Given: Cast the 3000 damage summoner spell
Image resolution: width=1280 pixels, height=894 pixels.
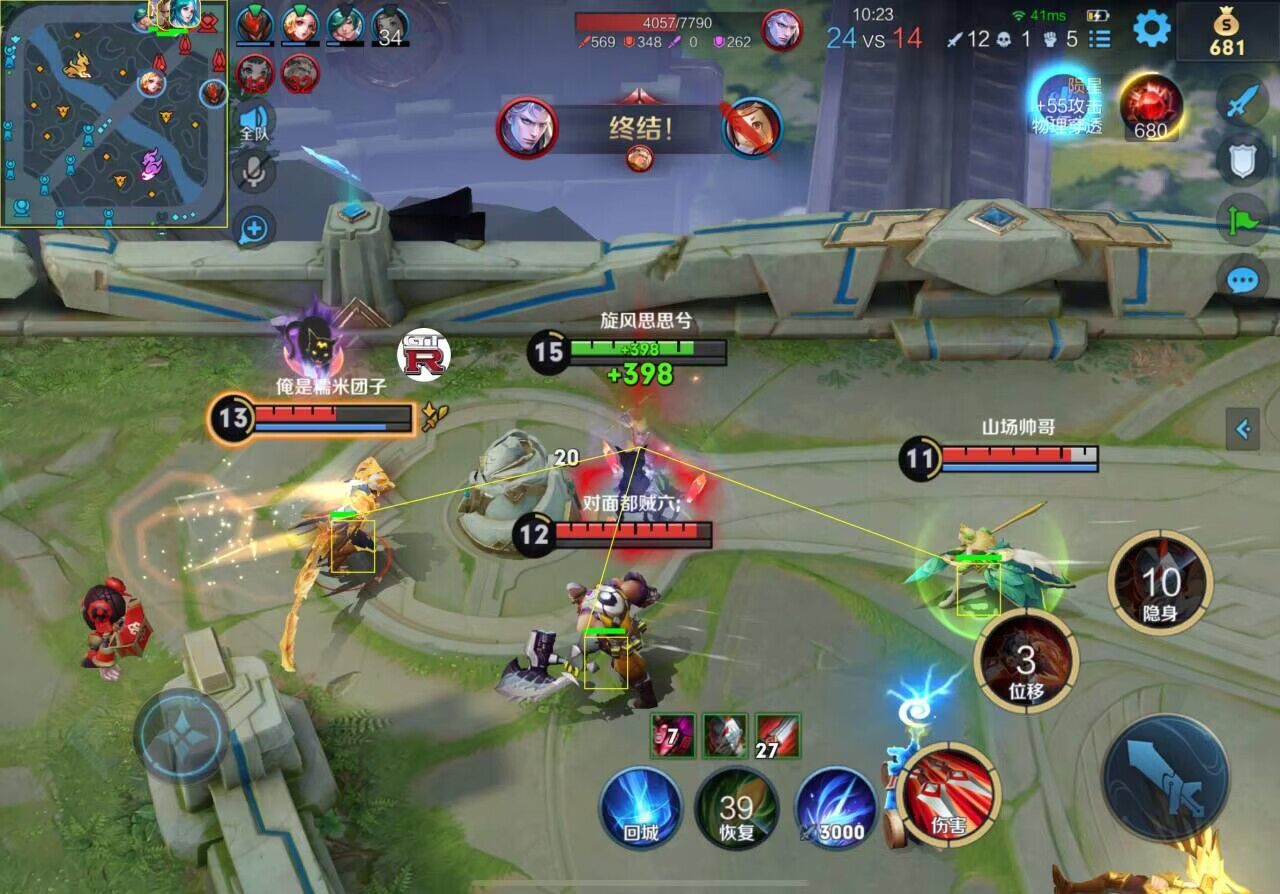Looking at the screenshot, I should pos(835,808).
